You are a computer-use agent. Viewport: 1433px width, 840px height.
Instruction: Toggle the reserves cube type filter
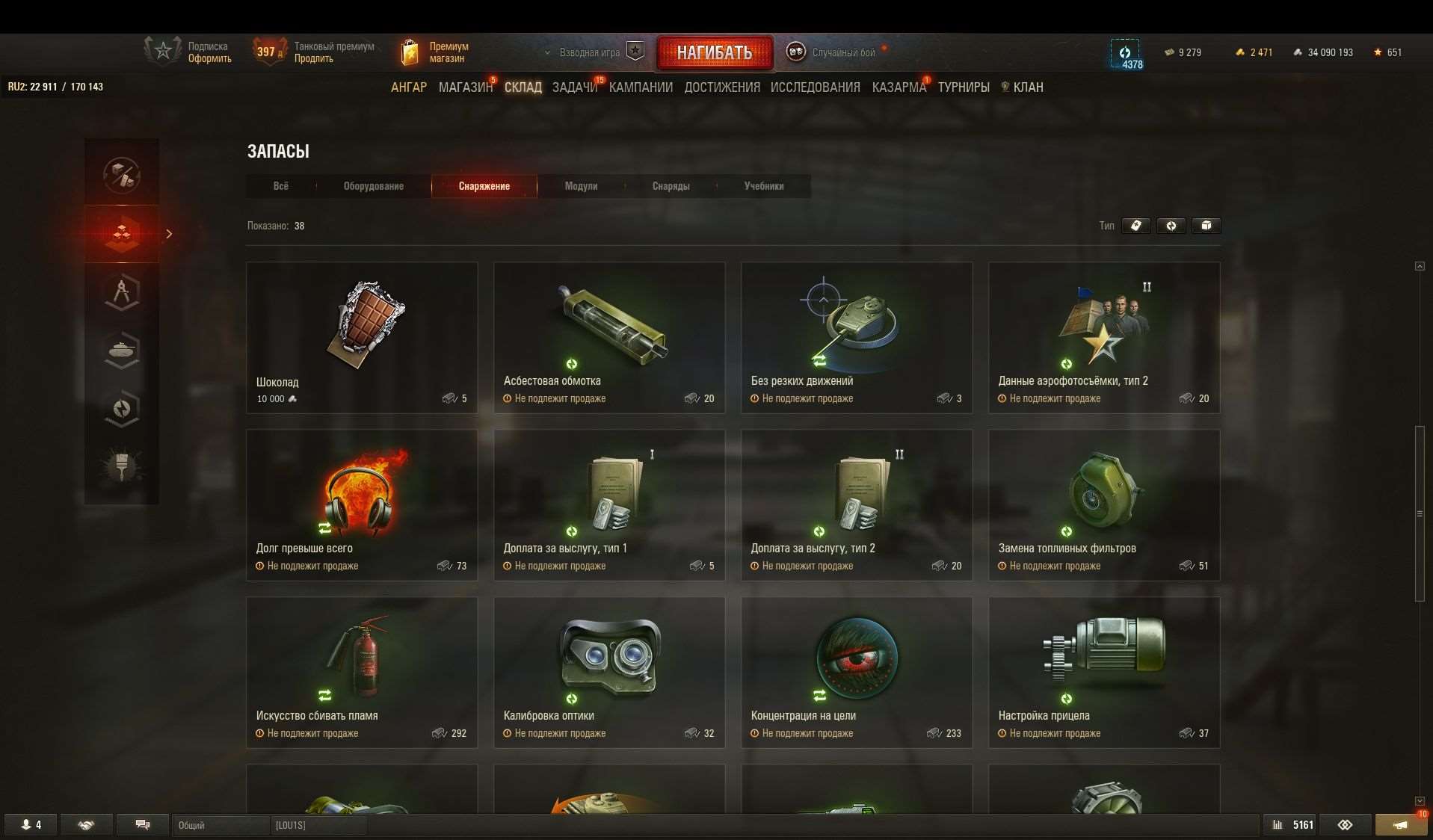tap(1207, 226)
